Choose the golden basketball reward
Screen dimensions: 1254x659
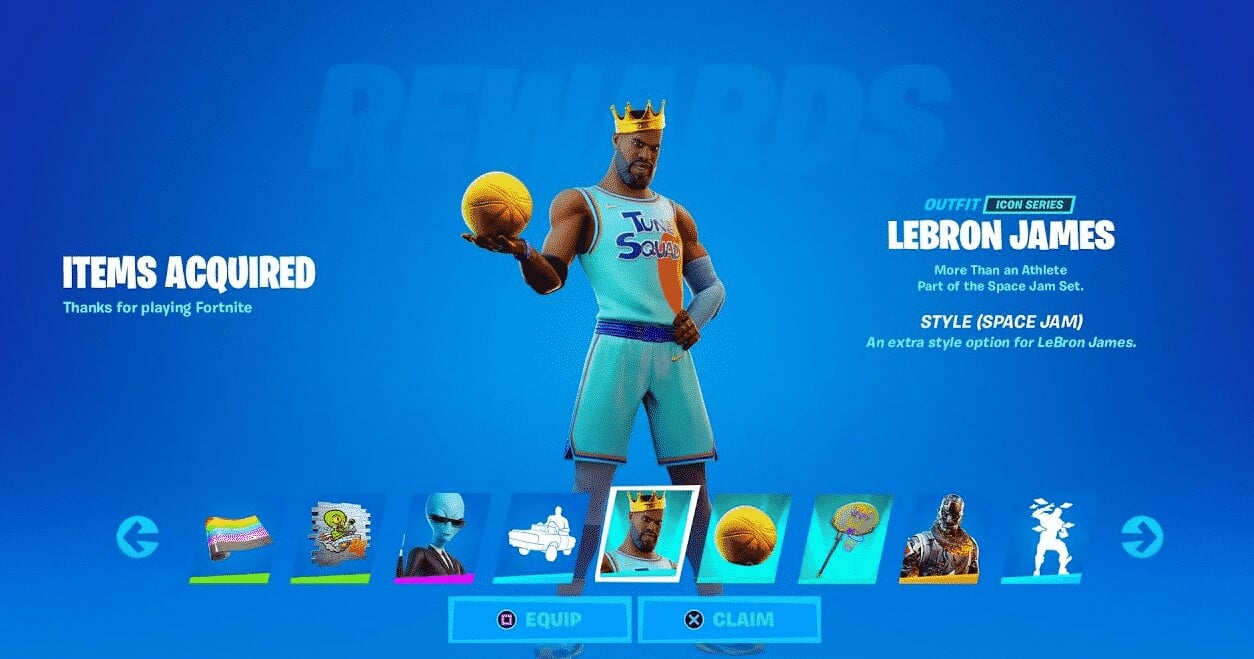(745, 538)
